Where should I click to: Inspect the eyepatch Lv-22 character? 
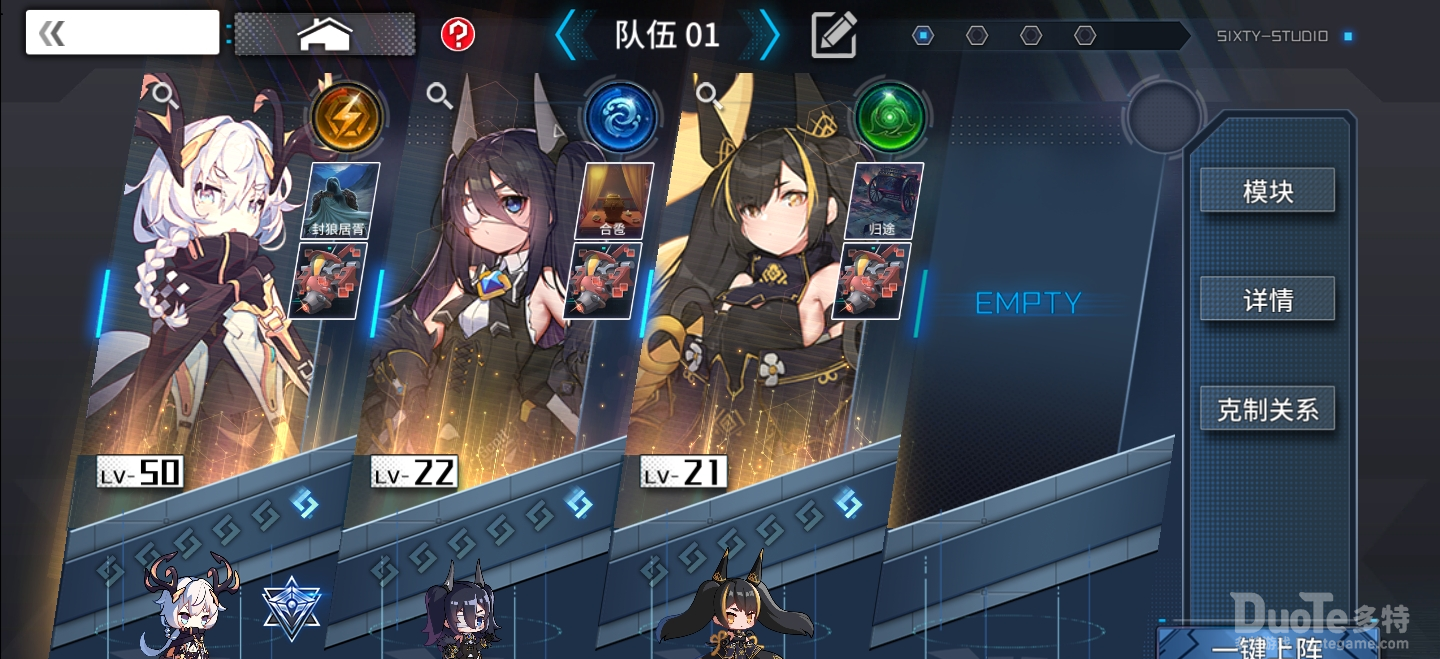click(439, 95)
